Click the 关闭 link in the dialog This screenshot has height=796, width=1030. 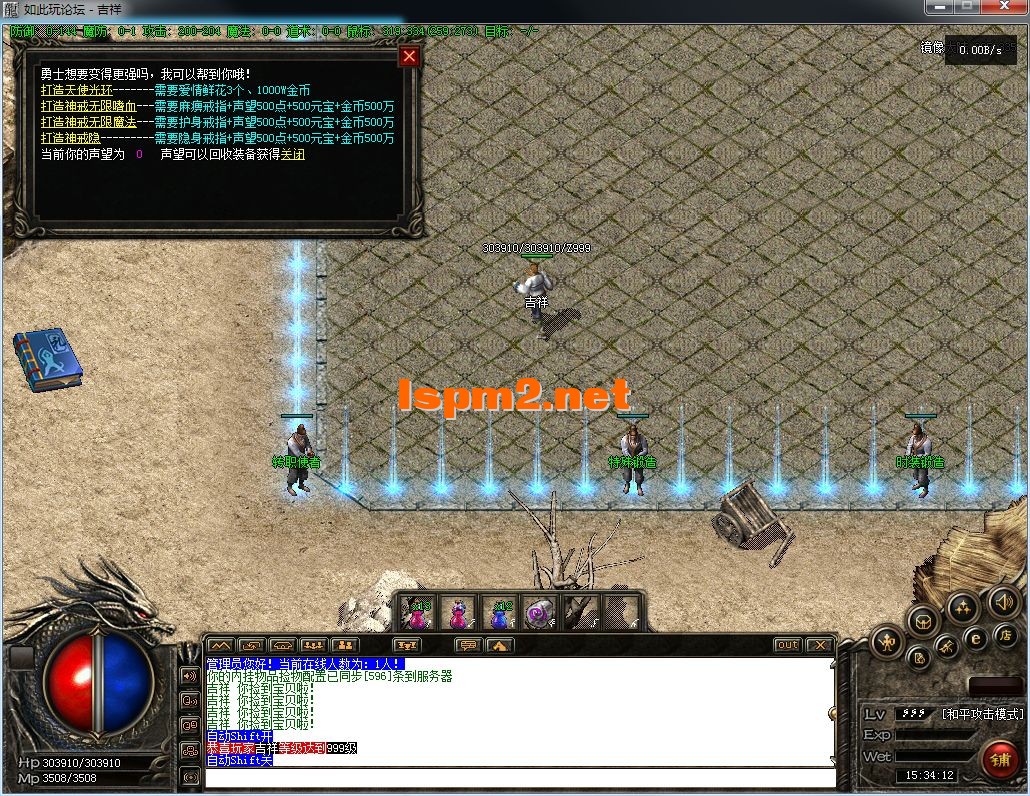click(292, 154)
